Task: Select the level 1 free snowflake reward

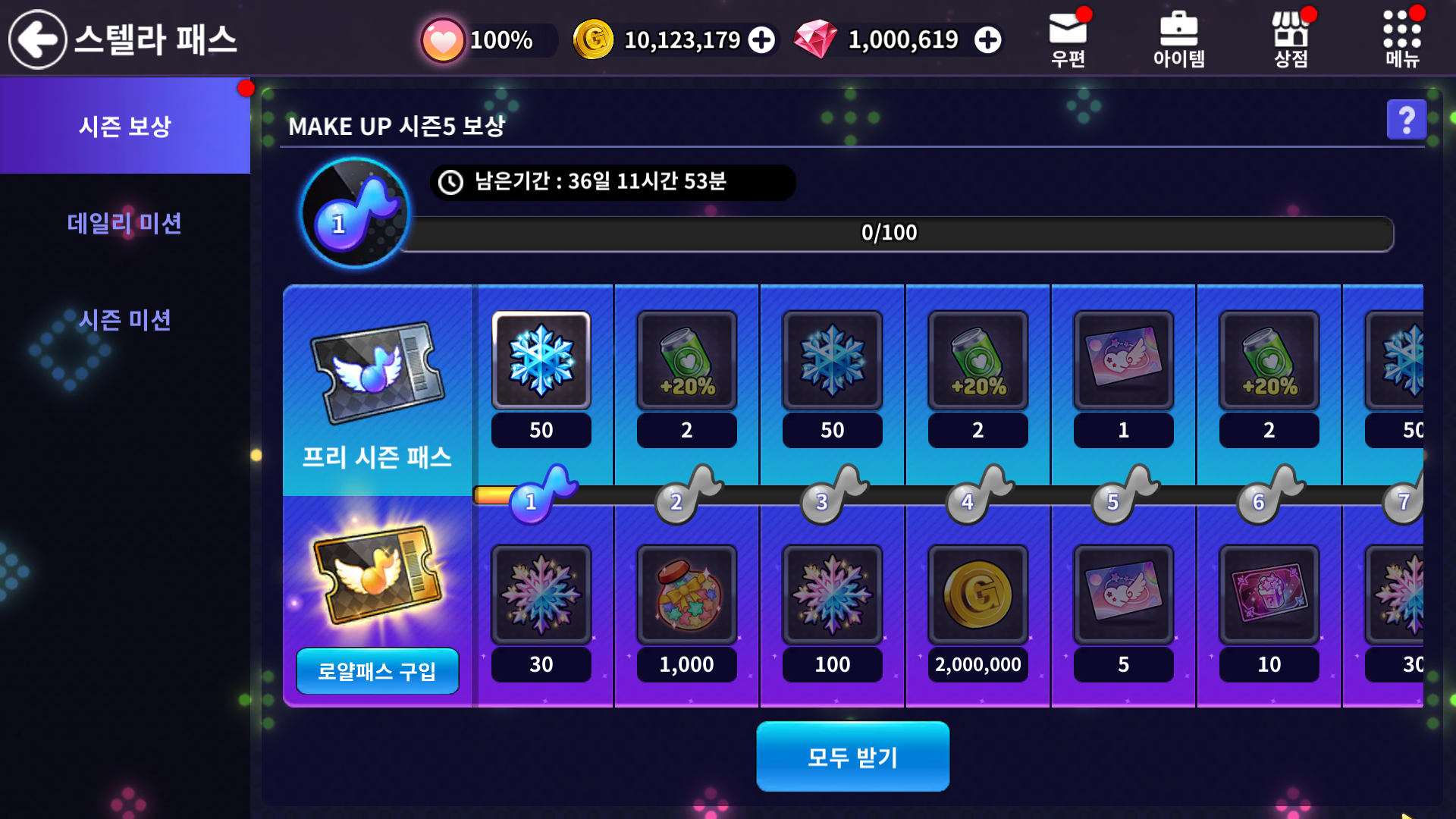Action: (x=541, y=361)
